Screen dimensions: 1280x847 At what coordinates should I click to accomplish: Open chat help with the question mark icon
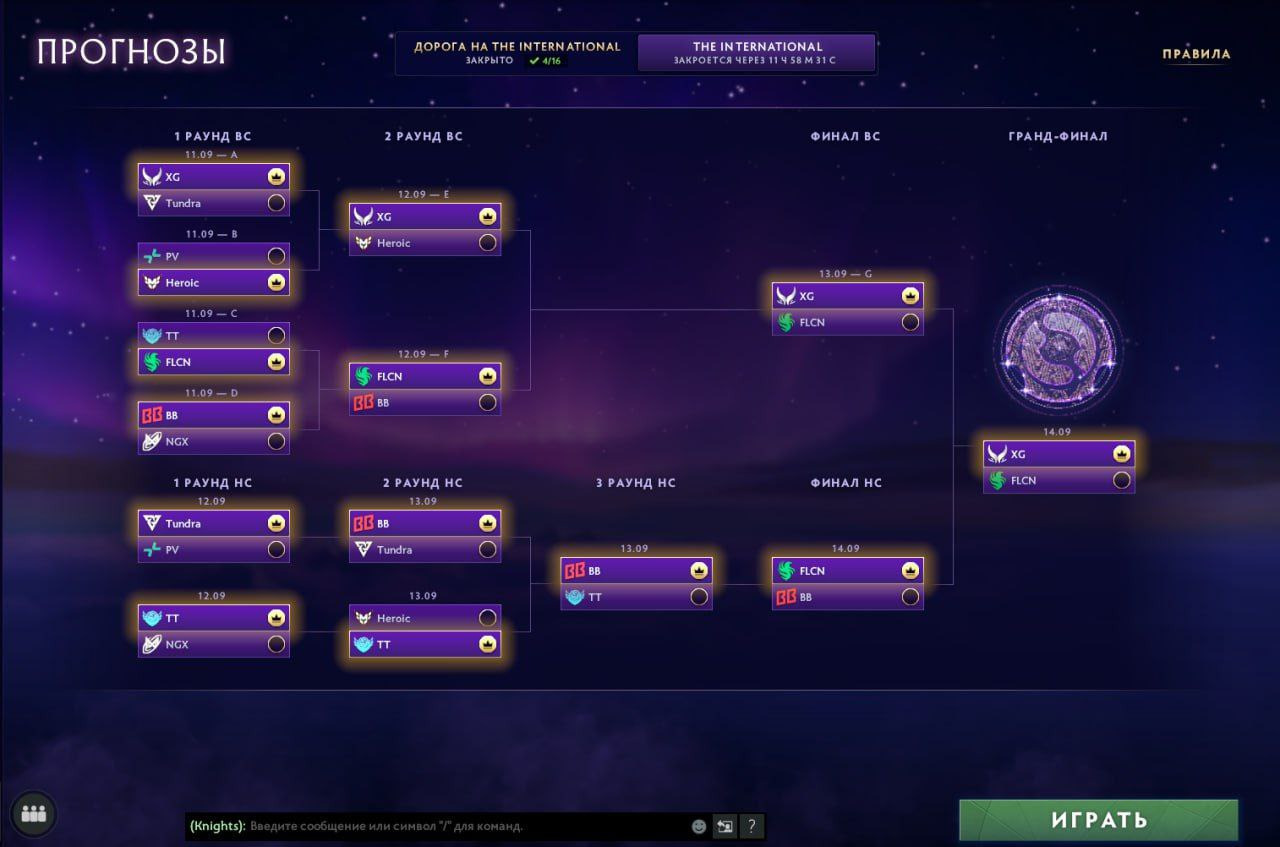tap(750, 826)
